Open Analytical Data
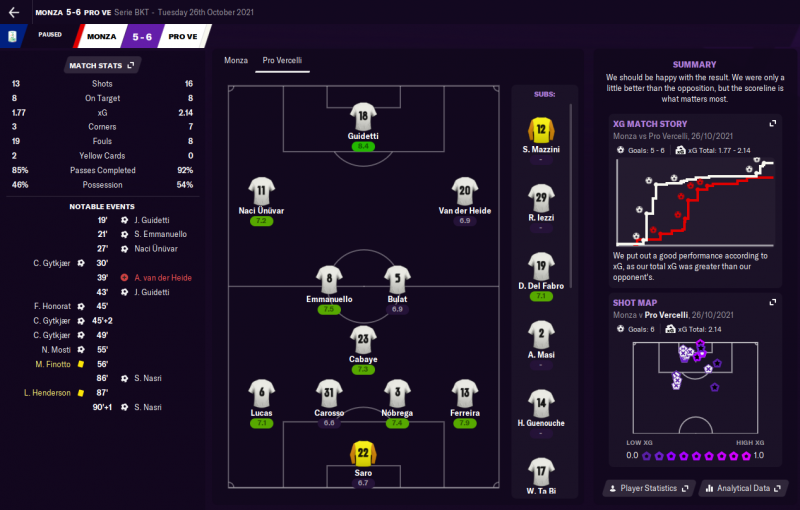Image resolution: width=800 pixels, height=510 pixels. (742, 489)
